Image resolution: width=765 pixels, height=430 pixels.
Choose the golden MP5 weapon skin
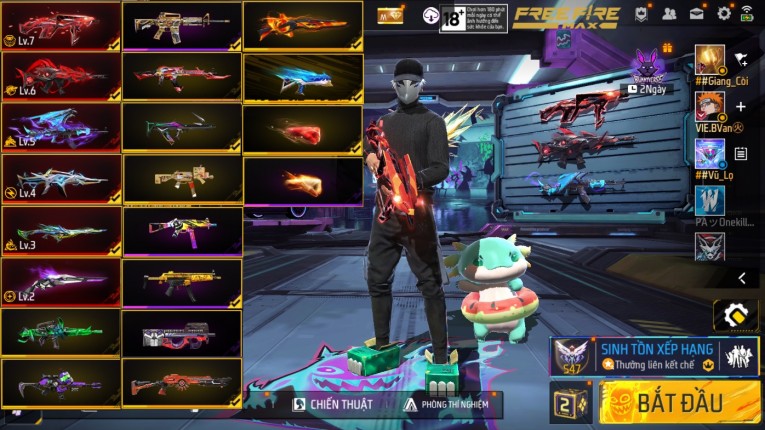[x=181, y=282]
